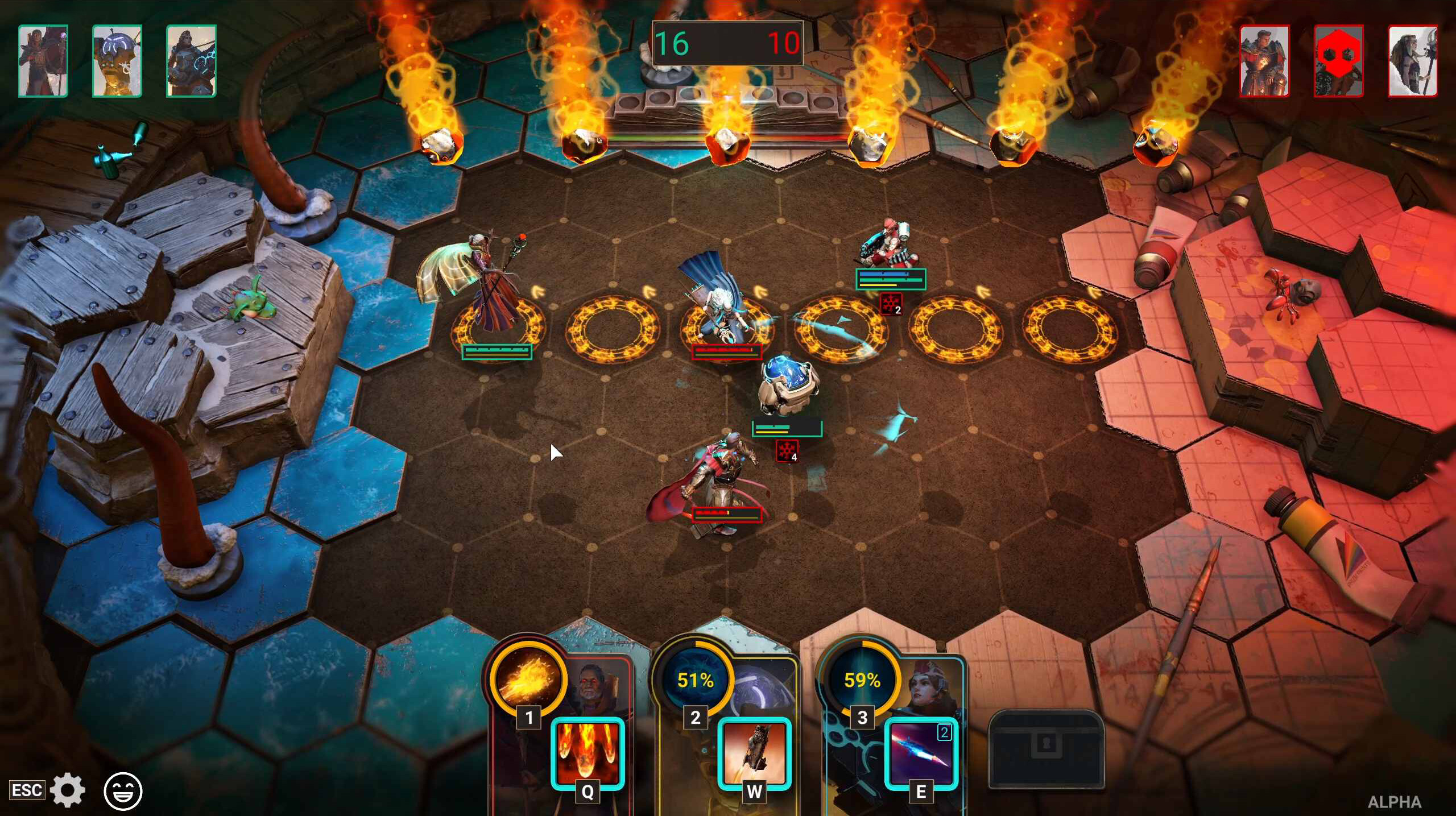Screen dimensions: 1456x816
Task: Click the fireball ultimate icon above slot 1
Action: (x=530, y=682)
